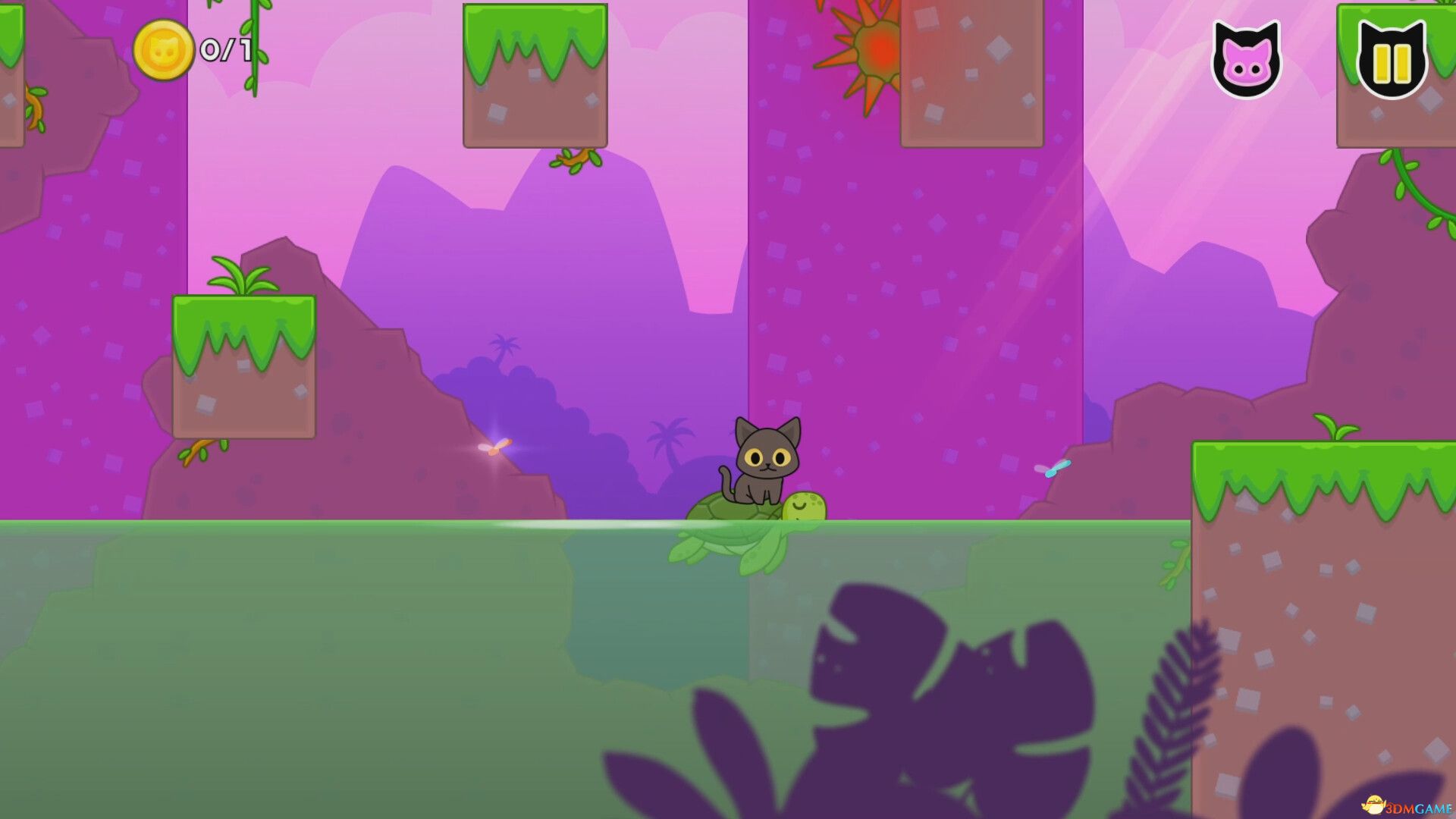Click the orange dragonfly near the cliff
Viewport: 1456px width, 819px height.
tap(494, 447)
